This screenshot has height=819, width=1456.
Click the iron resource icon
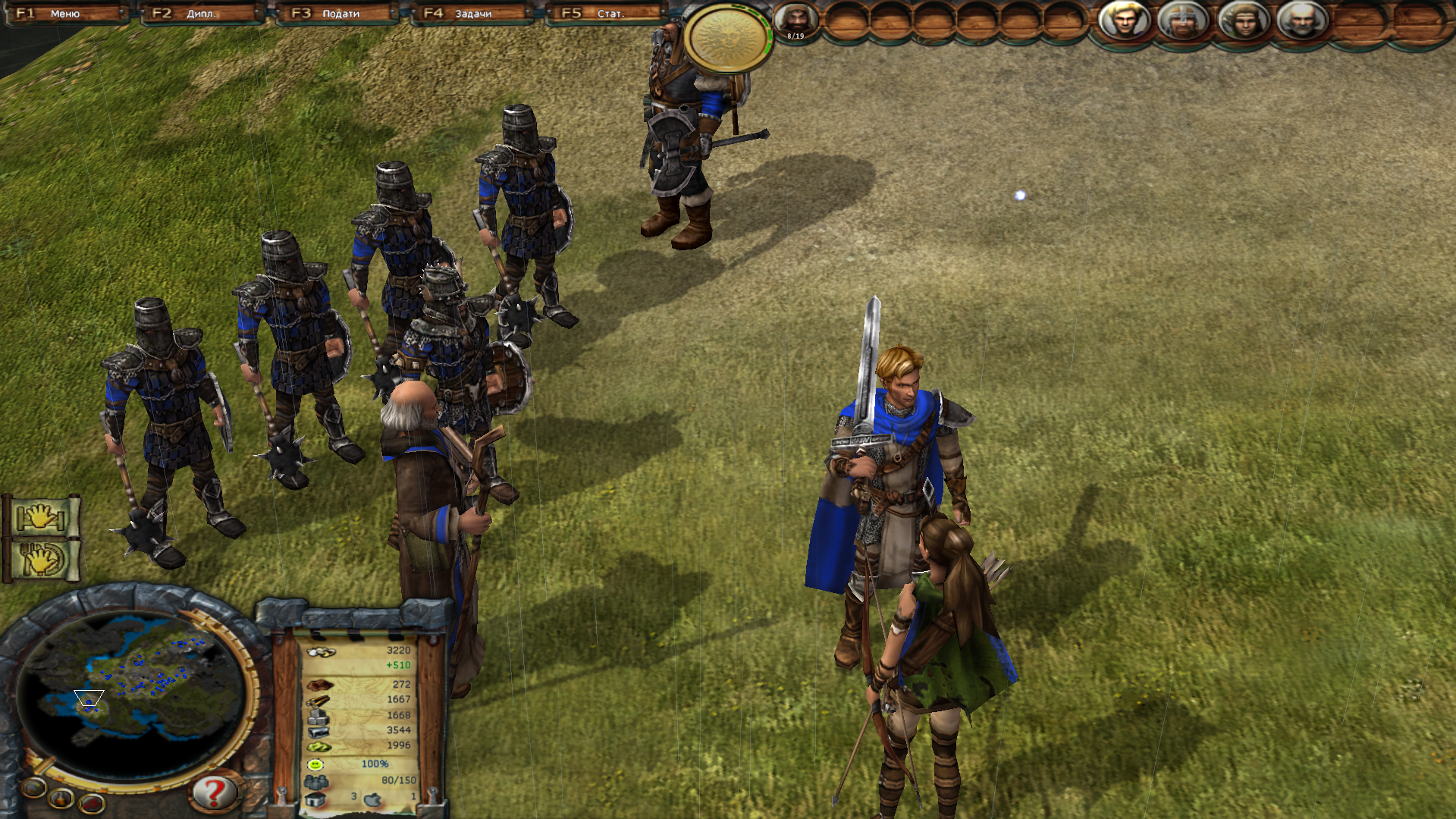320,731
